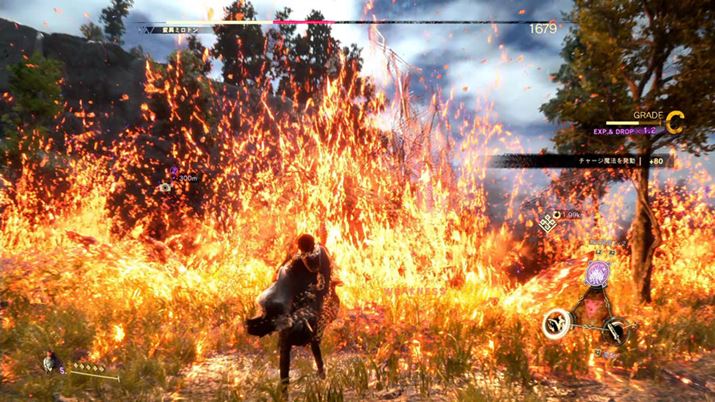Screen dimensions: 715x402
Task: Activate the left attack magic circle icon
Action: tap(557, 322)
